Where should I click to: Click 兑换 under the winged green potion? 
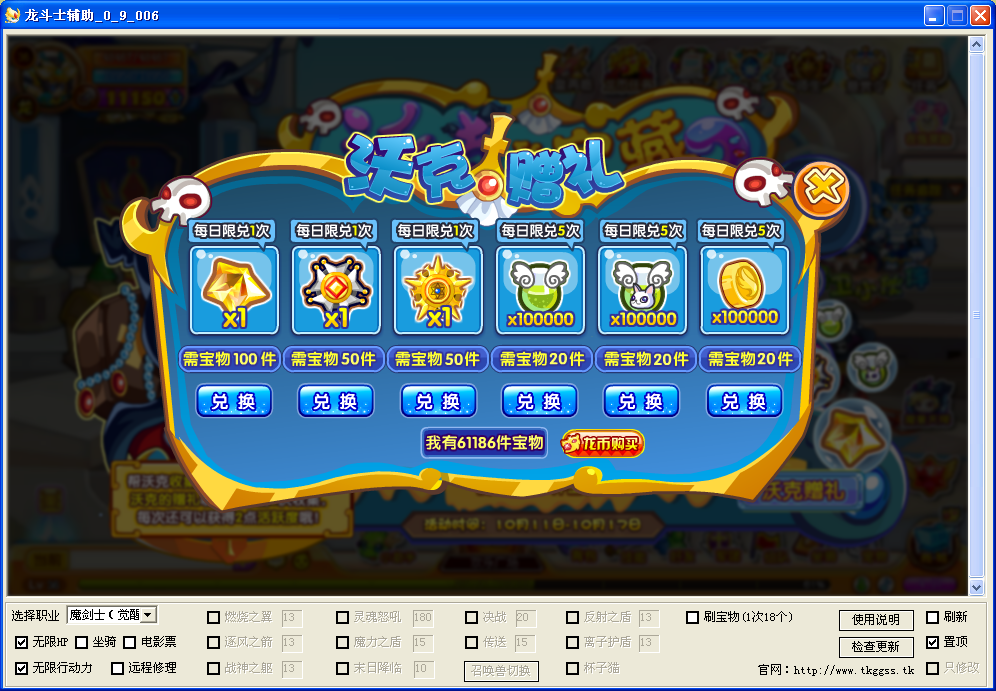point(539,401)
